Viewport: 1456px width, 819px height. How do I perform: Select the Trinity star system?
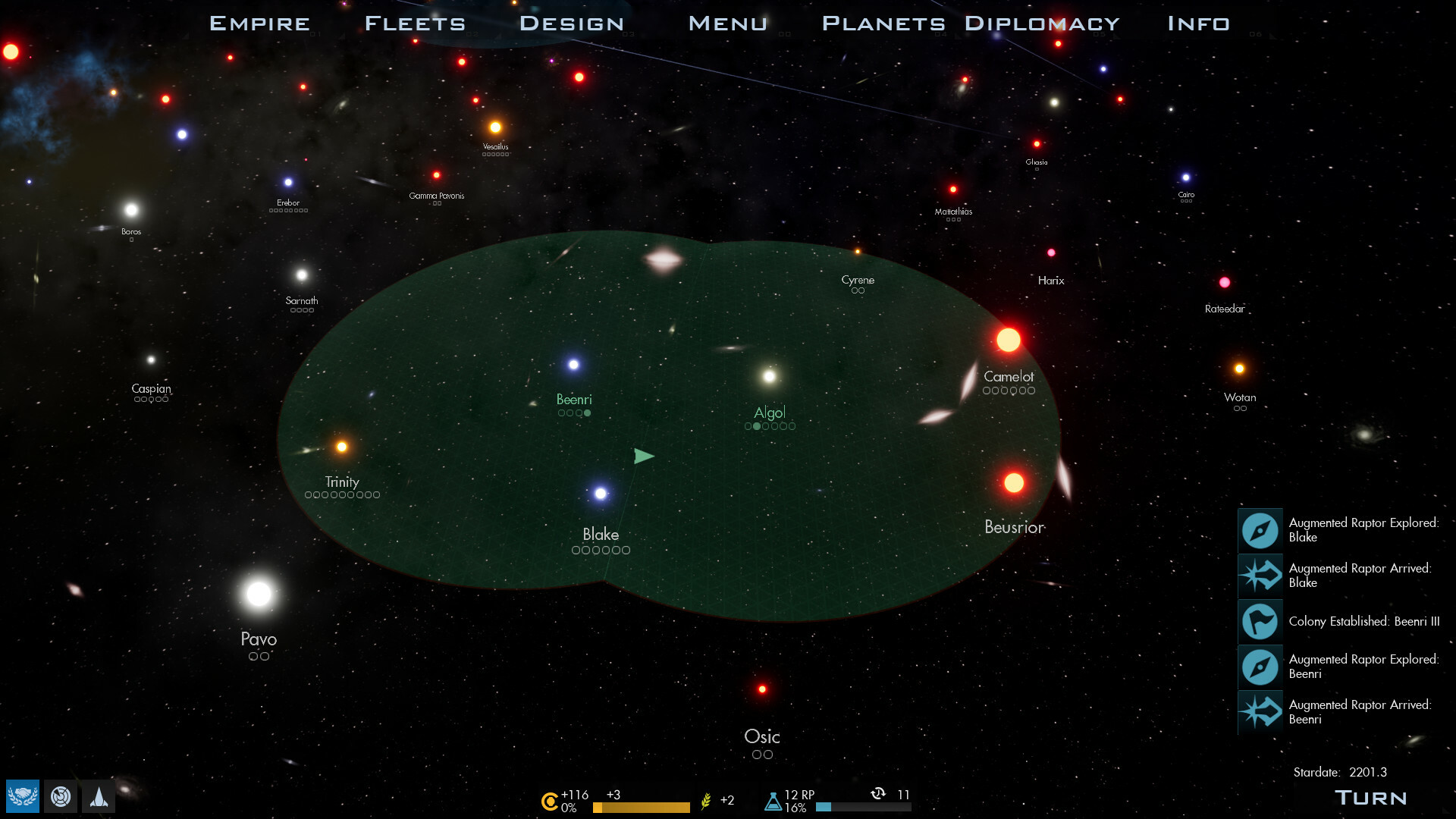pyautogui.click(x=341, y=447)
